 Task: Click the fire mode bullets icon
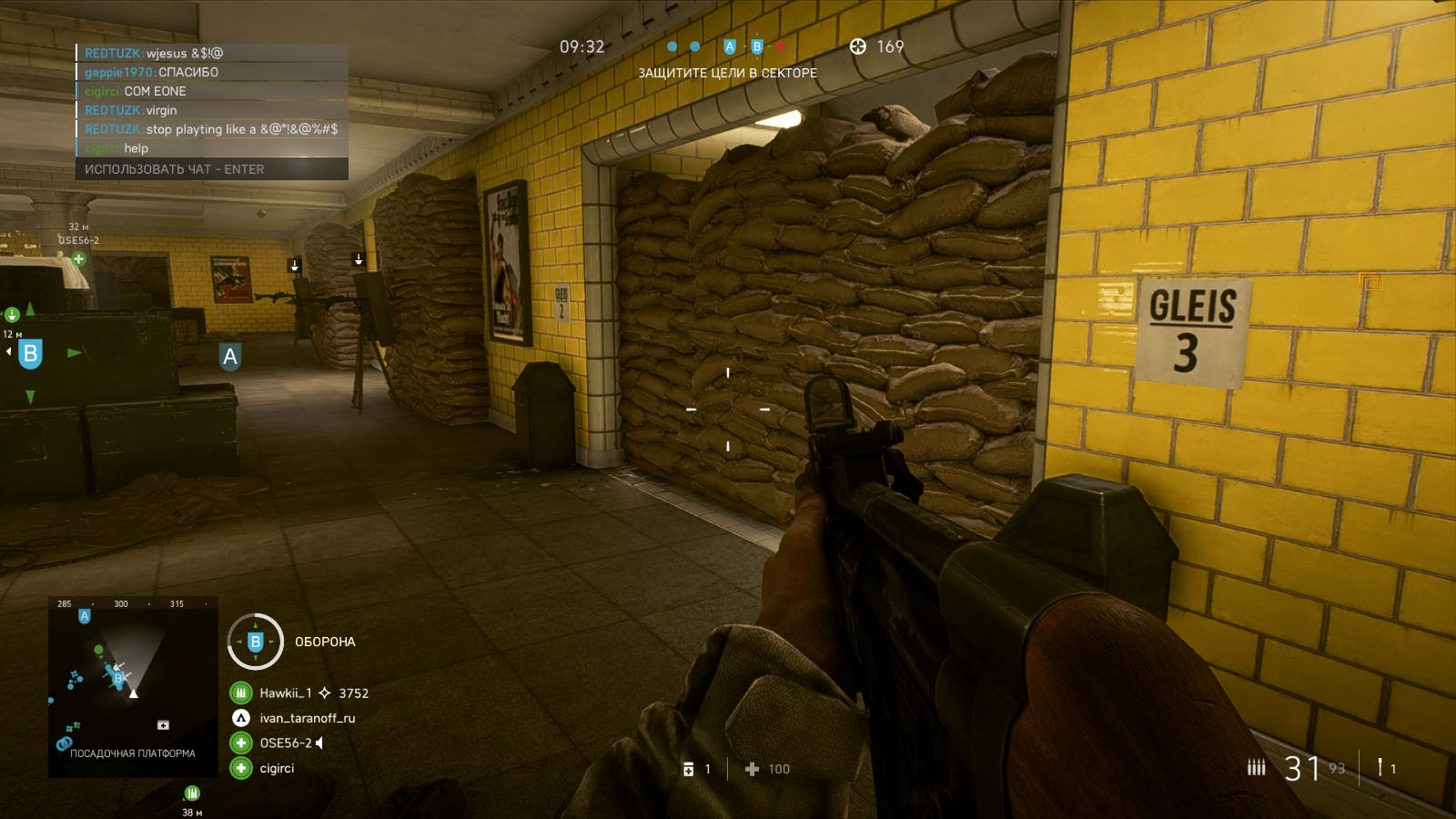1256,768
